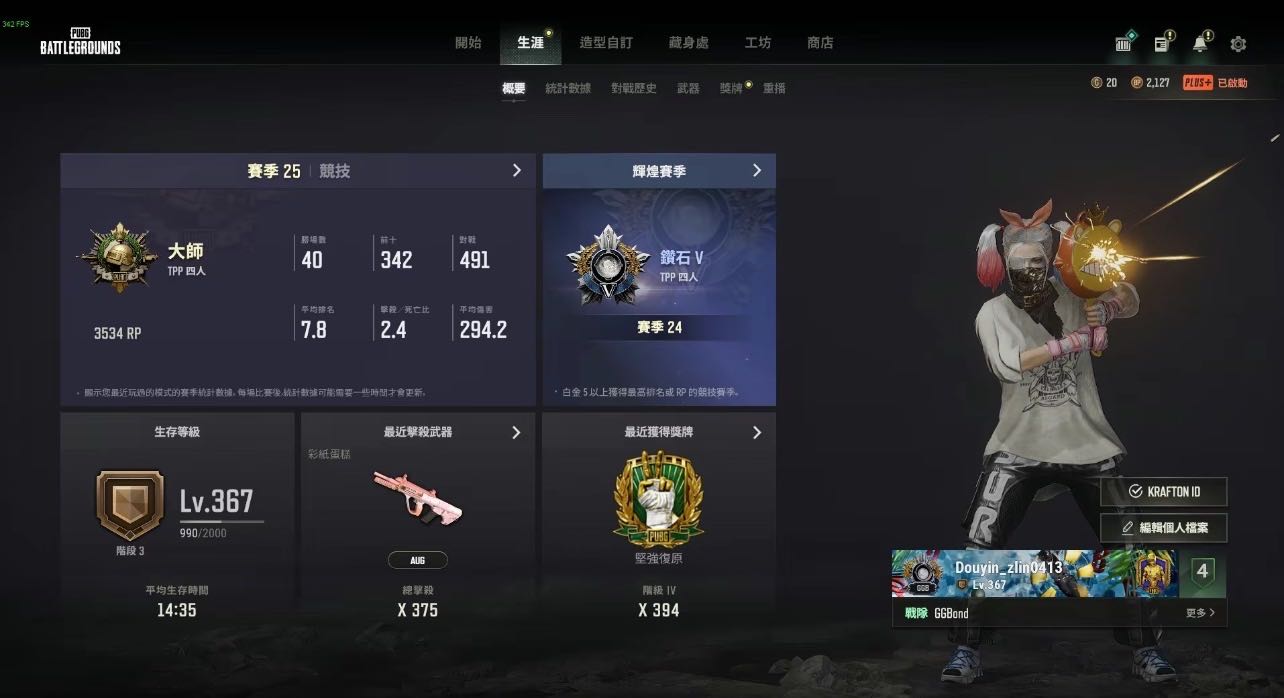Open the 獎牌 medals tab
The image size is (1284, 698).
pos(731,88)
